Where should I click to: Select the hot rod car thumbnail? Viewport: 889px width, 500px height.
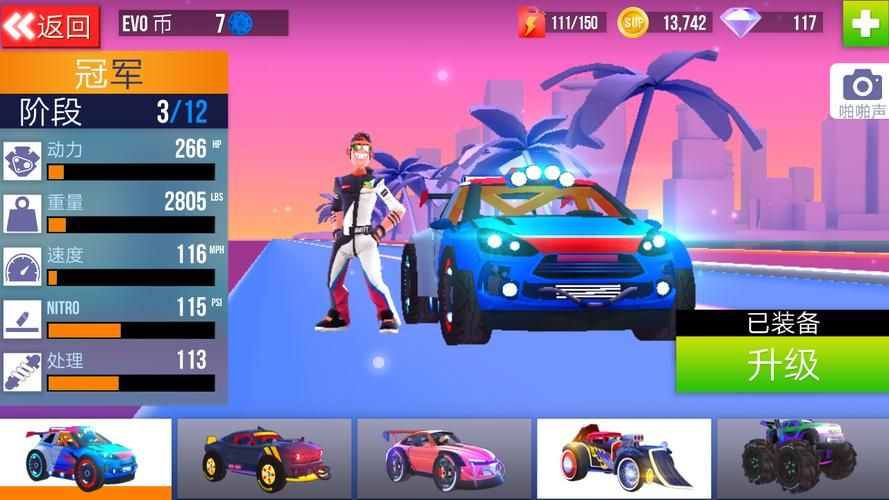[623, 459]
